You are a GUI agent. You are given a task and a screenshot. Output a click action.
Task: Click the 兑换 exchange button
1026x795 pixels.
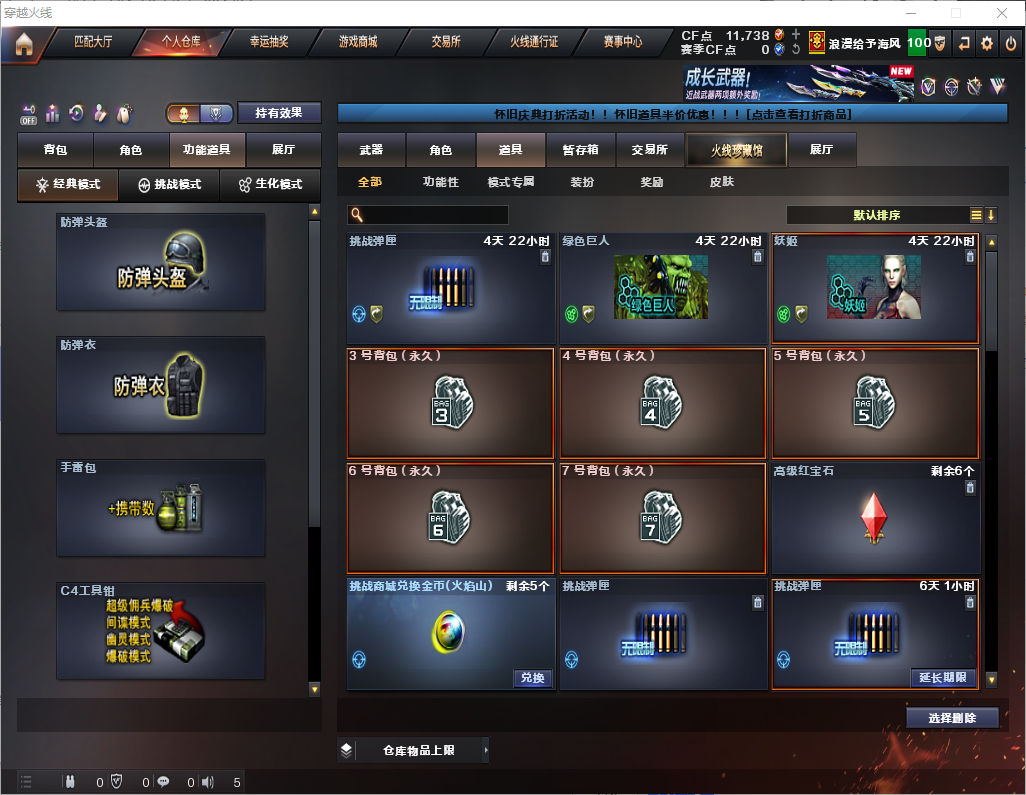click(x=533, y=678)
